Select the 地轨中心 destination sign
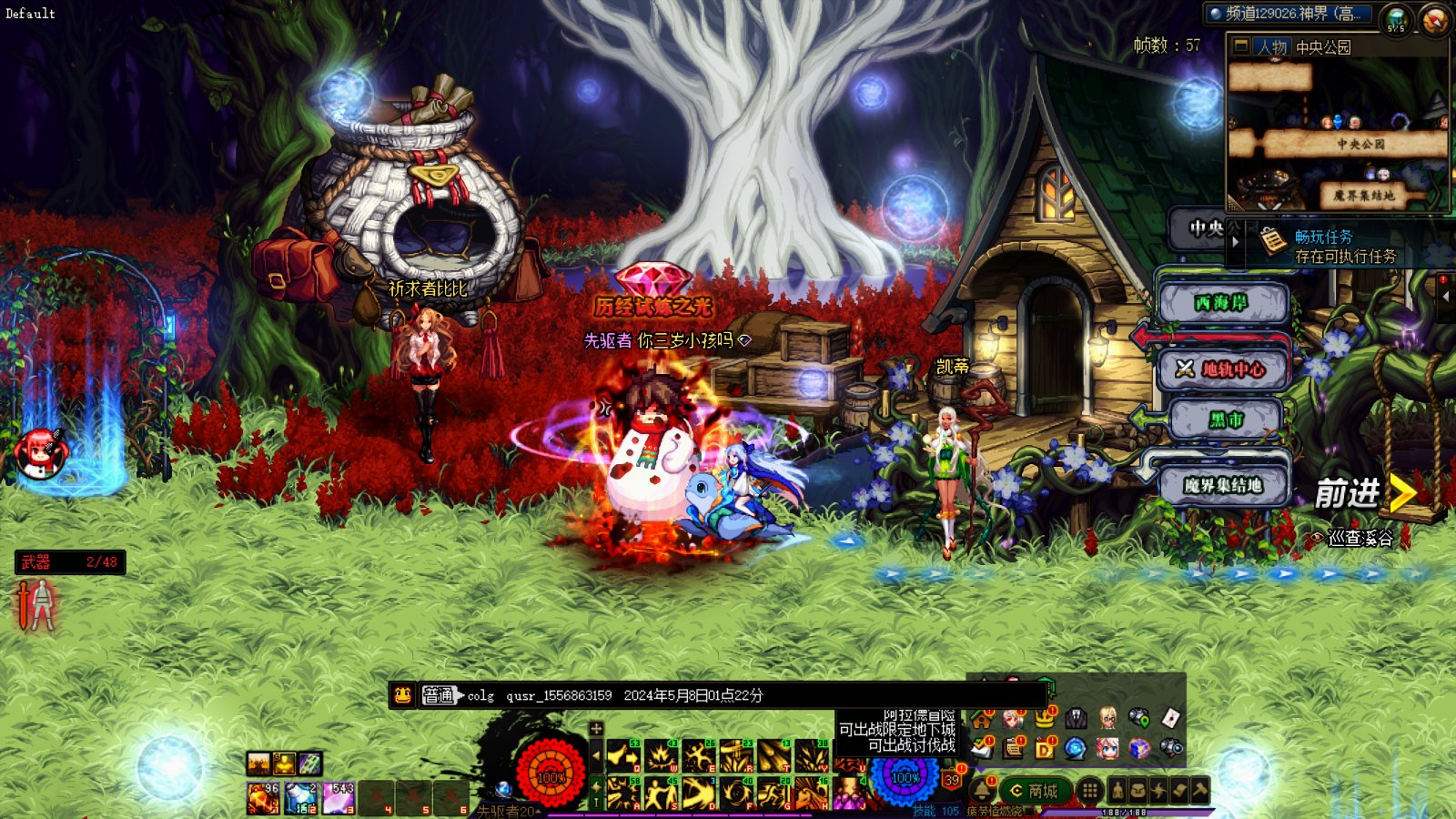1456x819 pixels. pyautogui.click(x=1222, y=369)
